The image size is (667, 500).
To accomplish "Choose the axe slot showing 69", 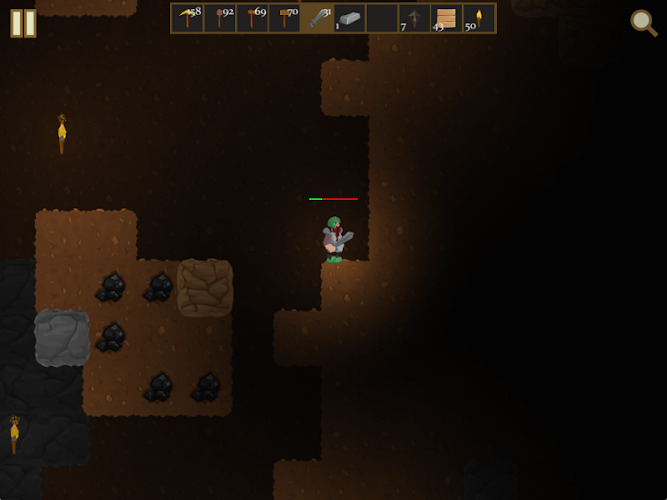I will [x=252, y=18].
